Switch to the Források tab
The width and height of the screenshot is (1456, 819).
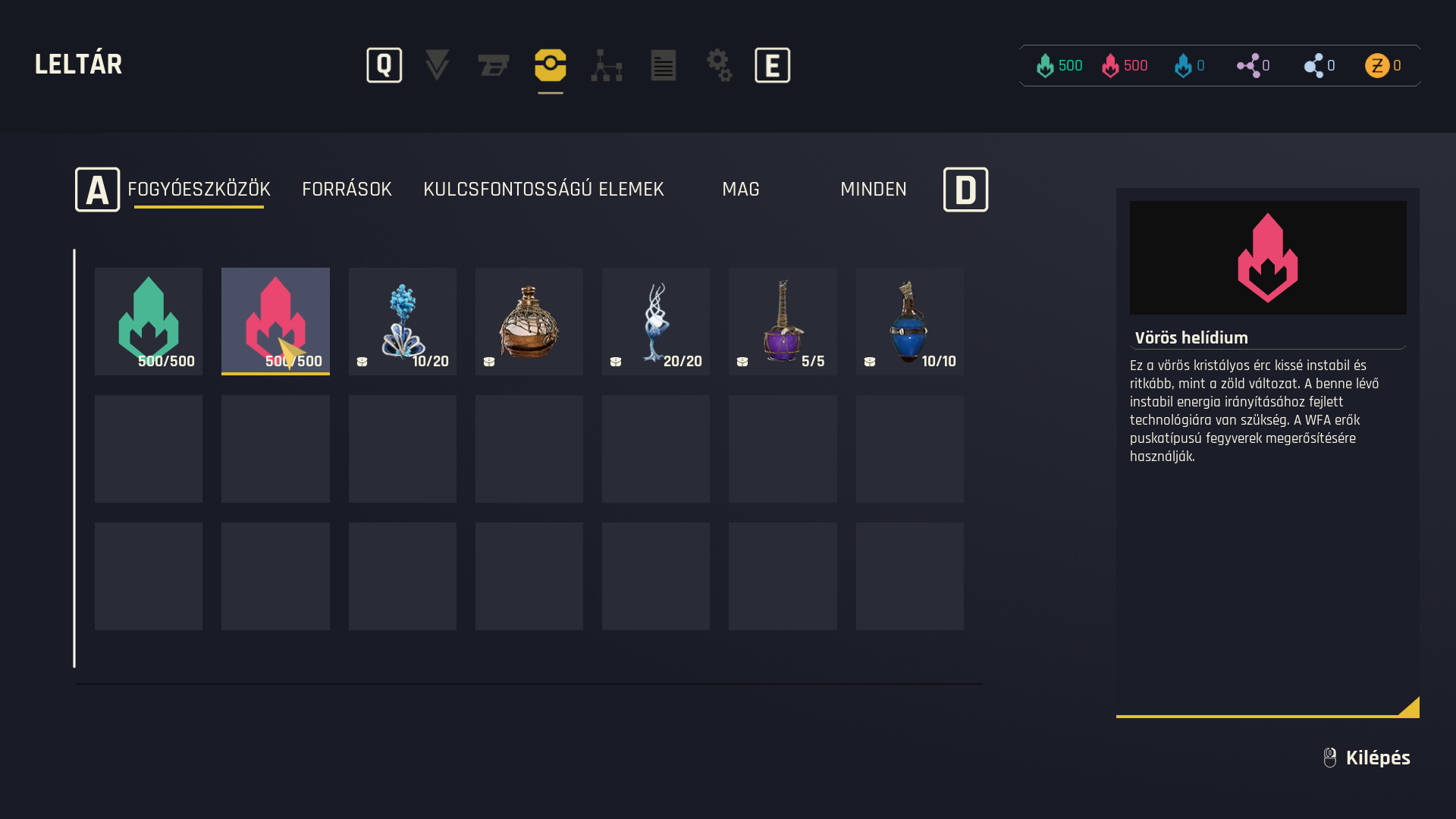pos(347,190)
